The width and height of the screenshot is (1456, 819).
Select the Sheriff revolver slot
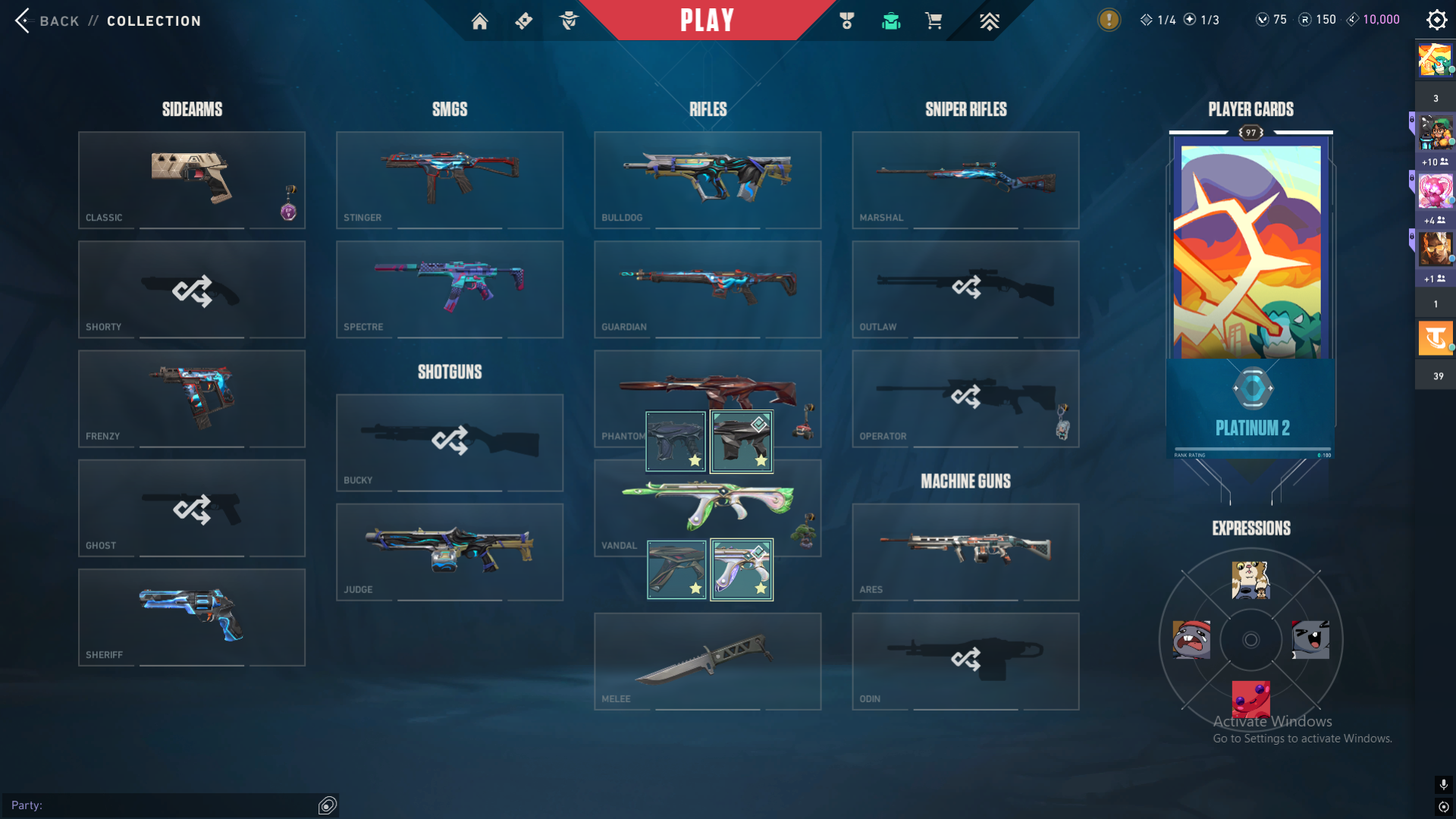point(192,617)
